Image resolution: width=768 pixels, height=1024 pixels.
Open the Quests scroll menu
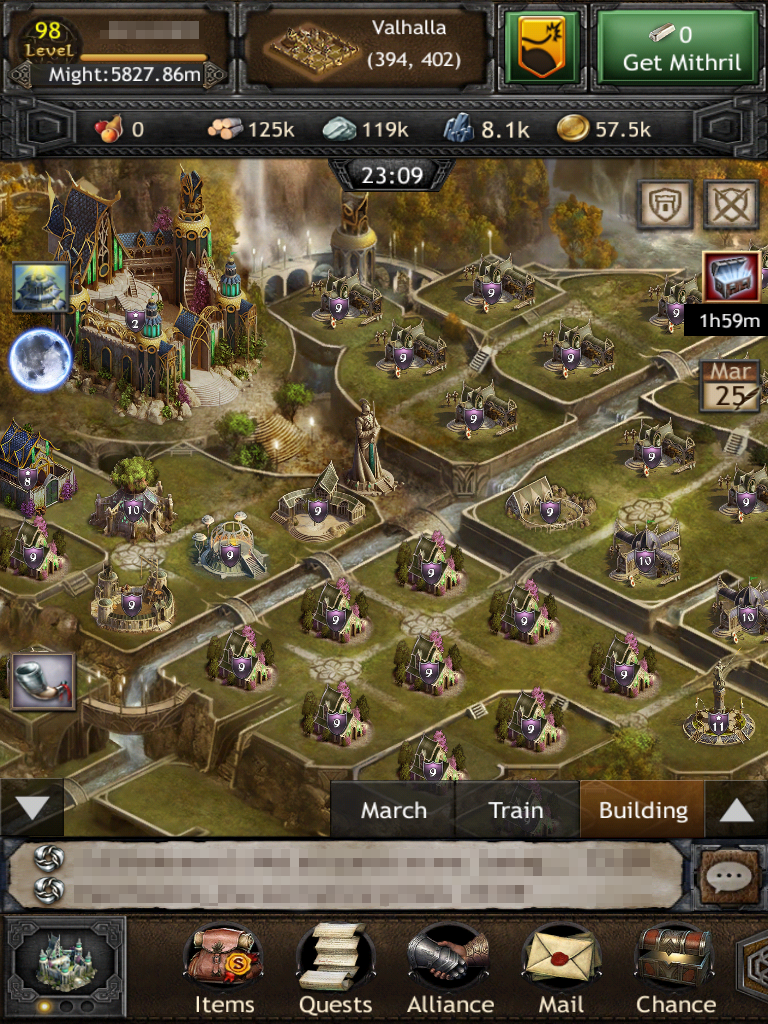point(335,970)
